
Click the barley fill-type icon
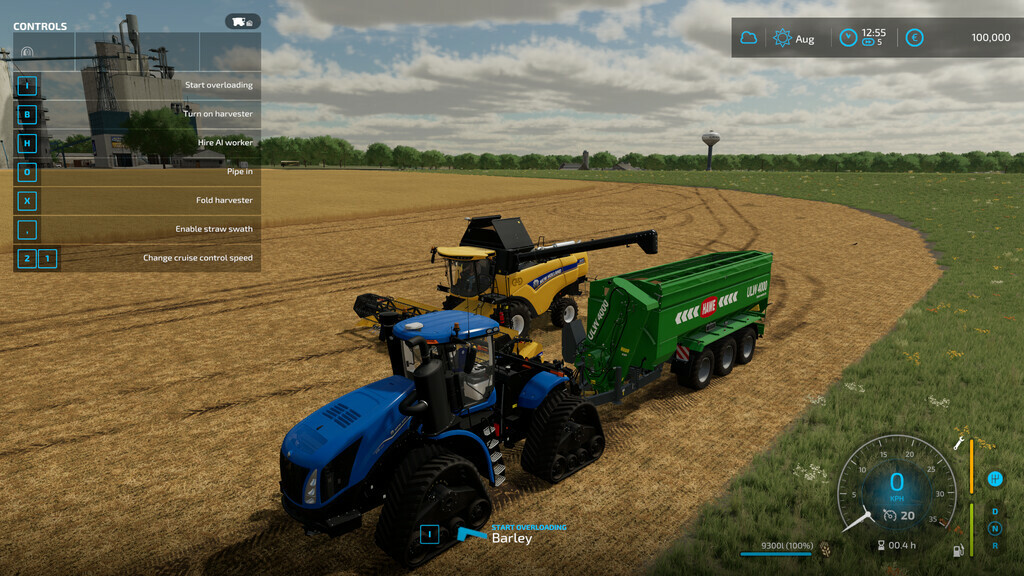[825, 548]
